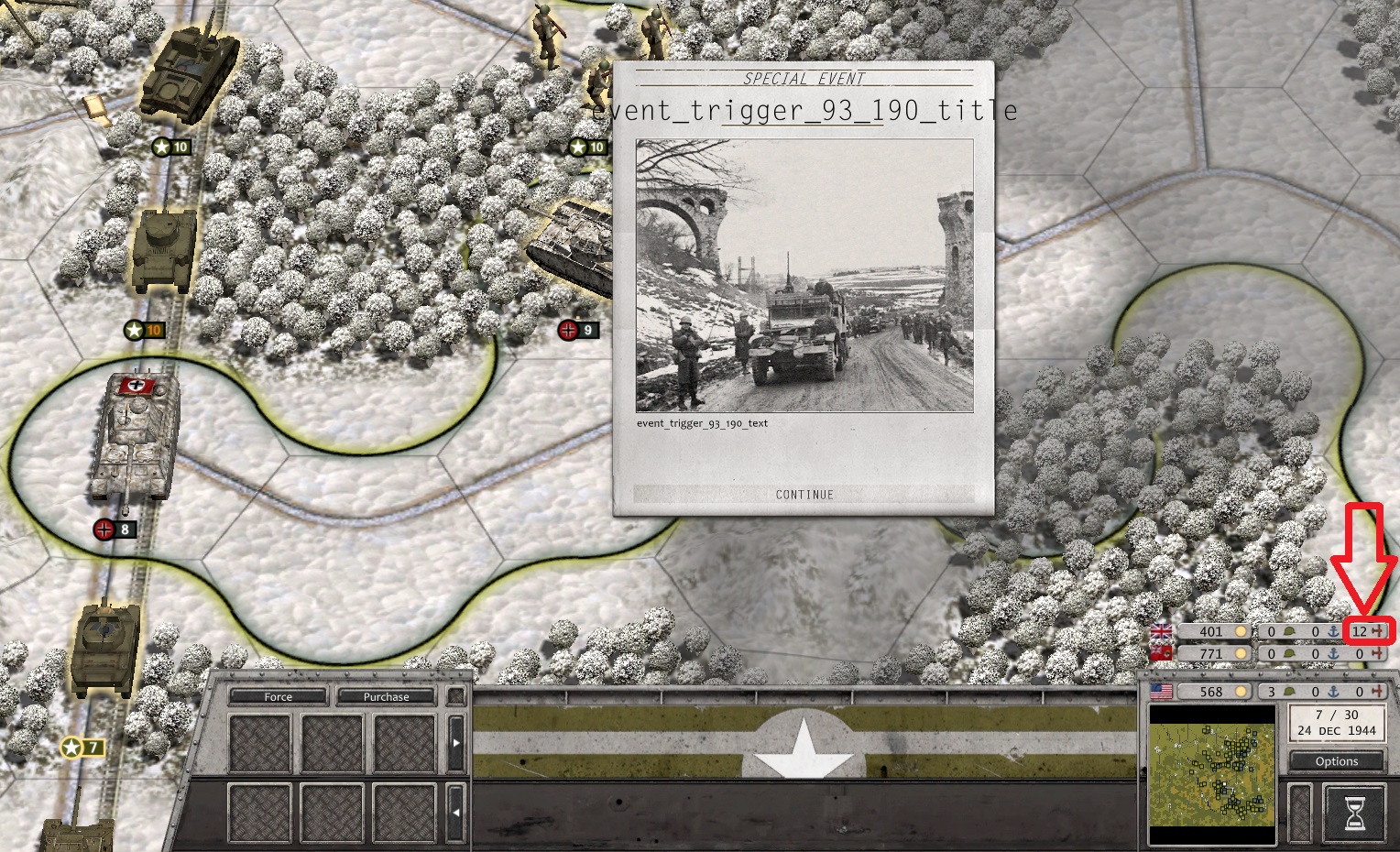Click the British Union Jack flag icon
Image resolution: width=1400 pixels, height=852 pixels.
[1161, 630]
